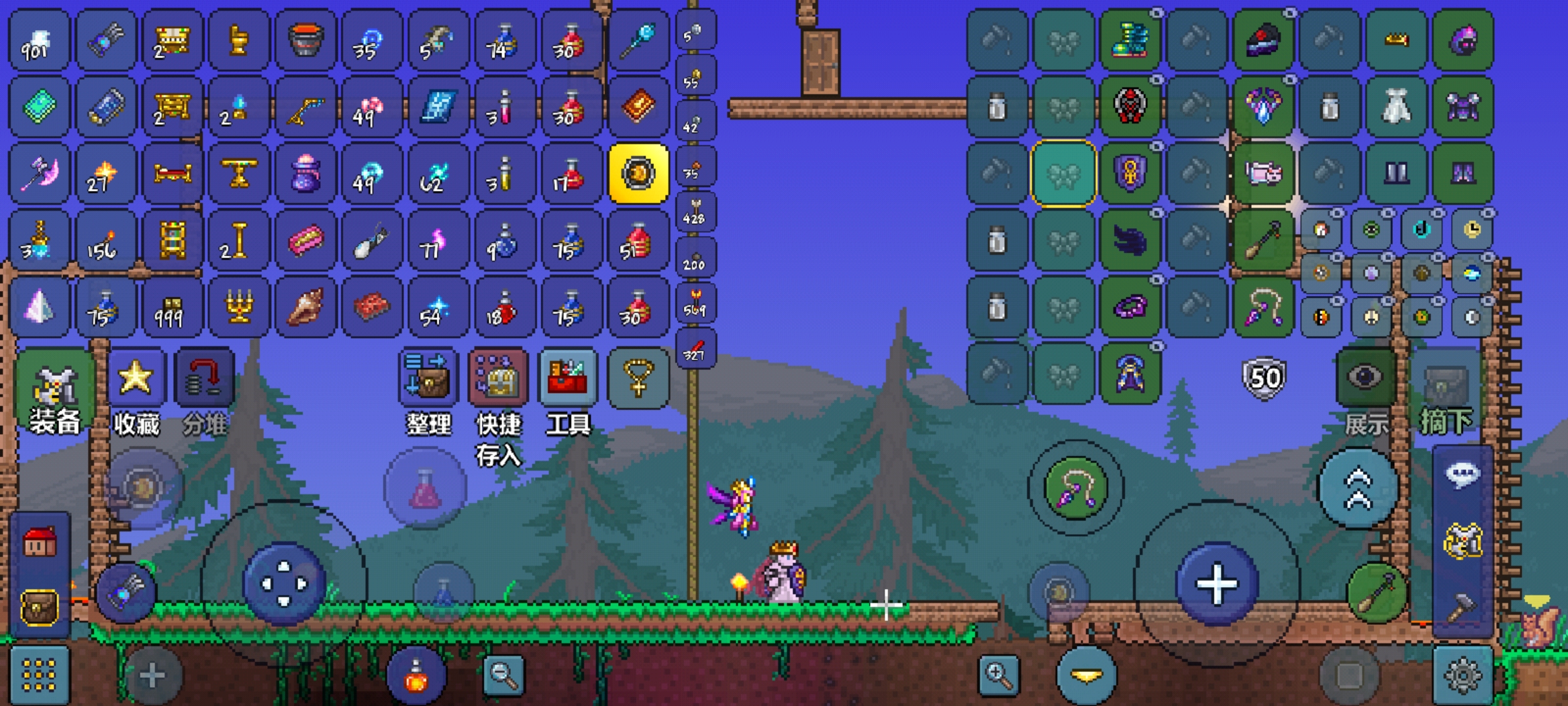Open the red house housing menu
The height and width of the screenshot is (706, 1568).
(x=40, y=543)
